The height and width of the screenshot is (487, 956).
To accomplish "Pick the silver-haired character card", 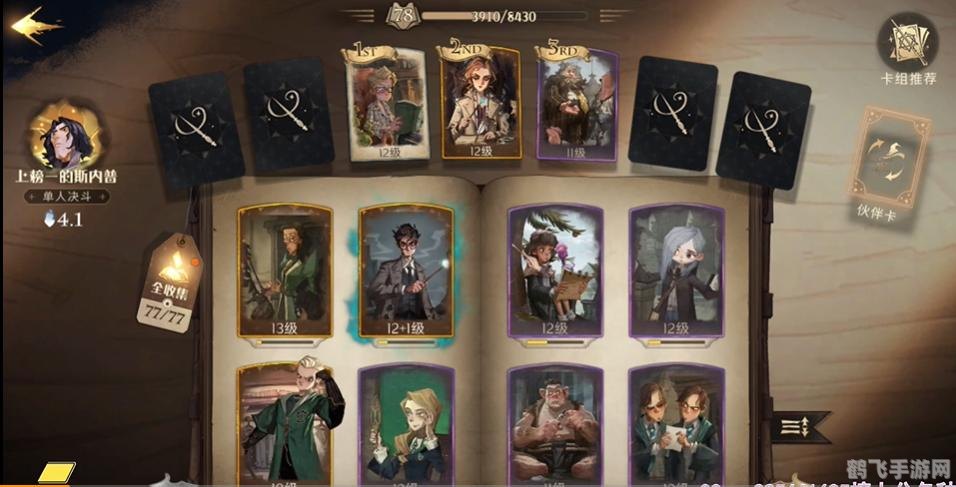I will pyautogui.click(x=676, y=273).
